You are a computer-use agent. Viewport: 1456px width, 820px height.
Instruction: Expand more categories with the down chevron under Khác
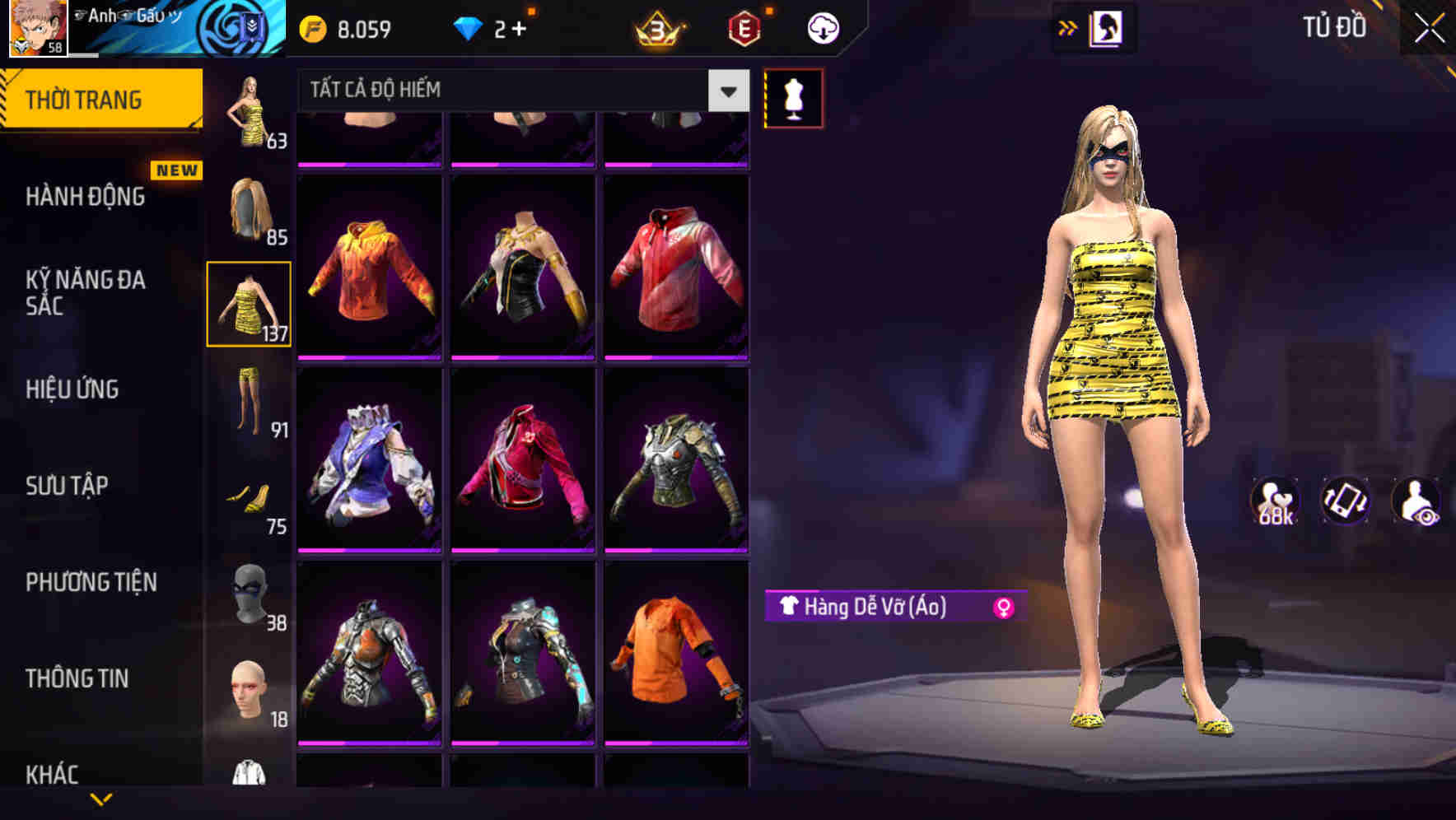click(103, 800)
